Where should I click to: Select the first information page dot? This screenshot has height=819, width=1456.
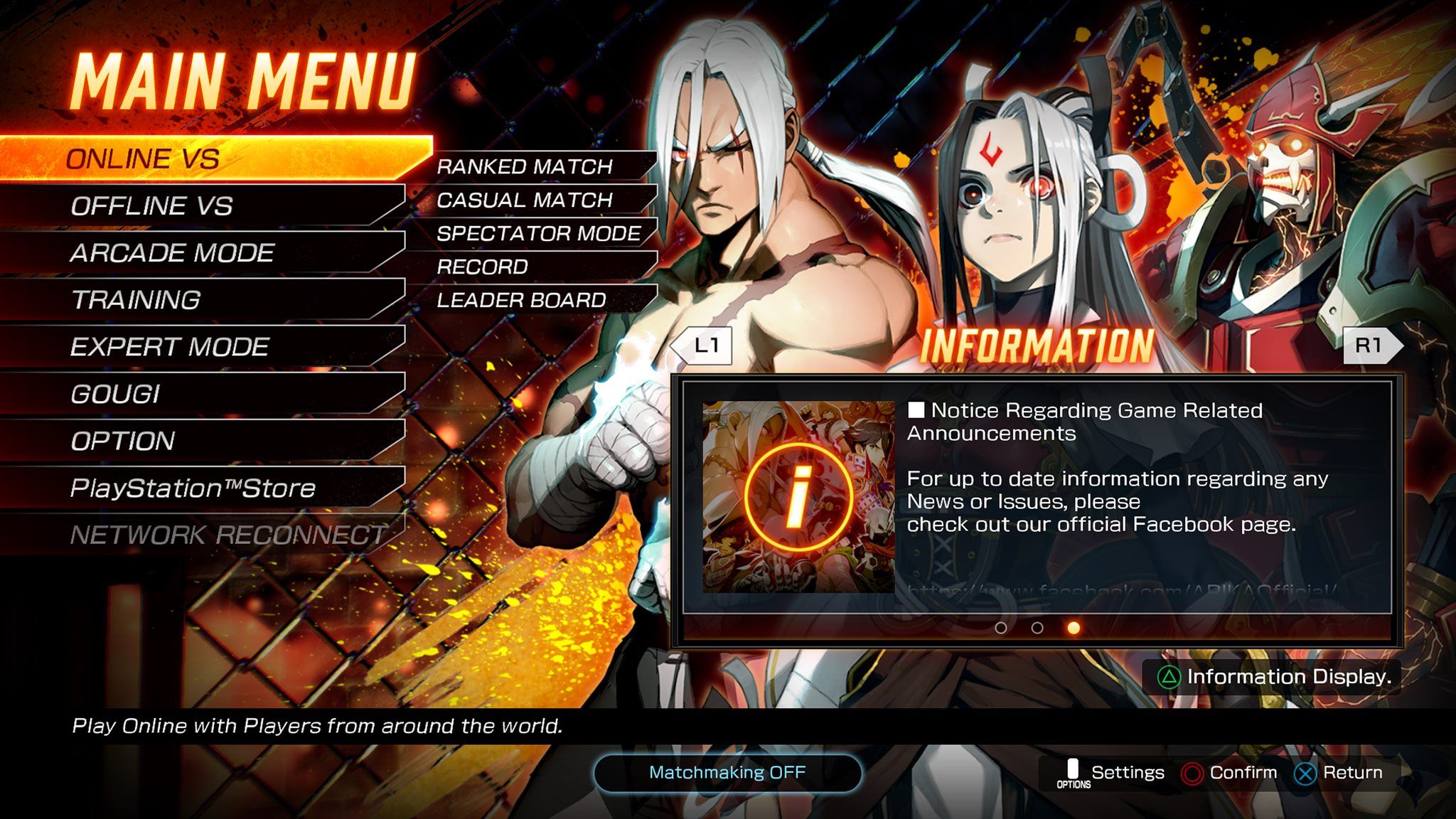click(x=1002, y=628)
